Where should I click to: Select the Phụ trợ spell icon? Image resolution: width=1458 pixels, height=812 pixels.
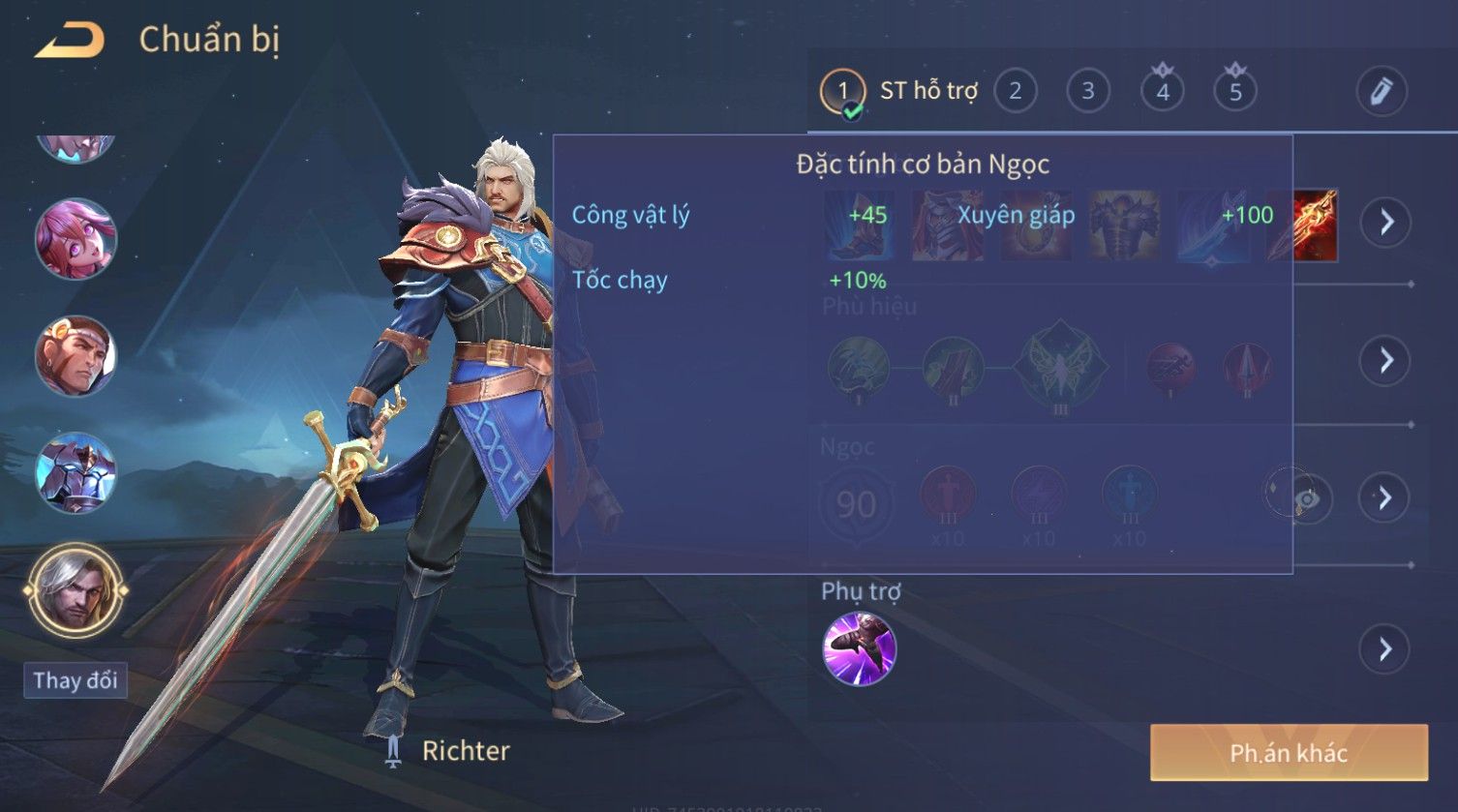(x=859, y=648)
